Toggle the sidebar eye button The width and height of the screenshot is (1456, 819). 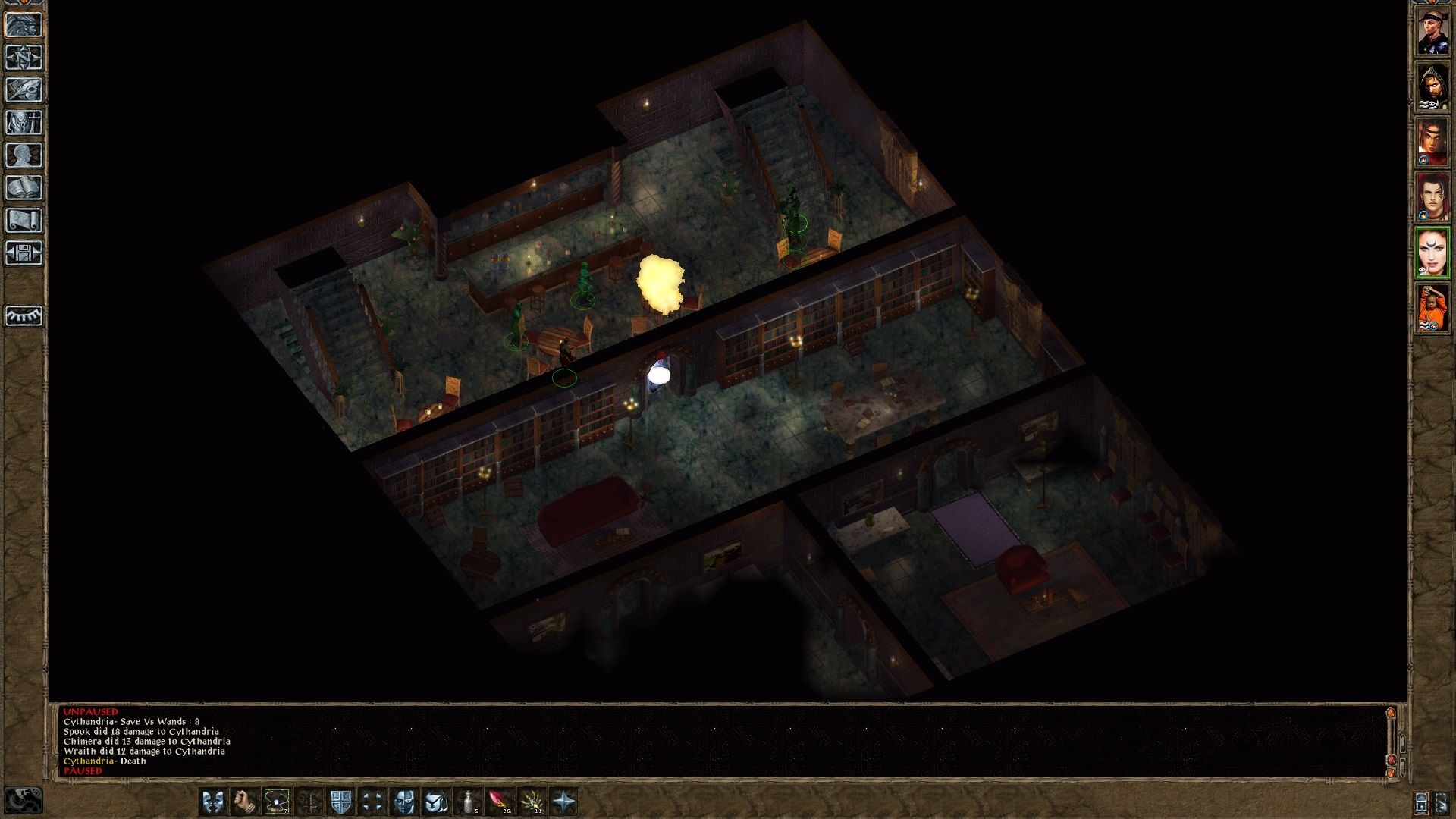[24, 315]
